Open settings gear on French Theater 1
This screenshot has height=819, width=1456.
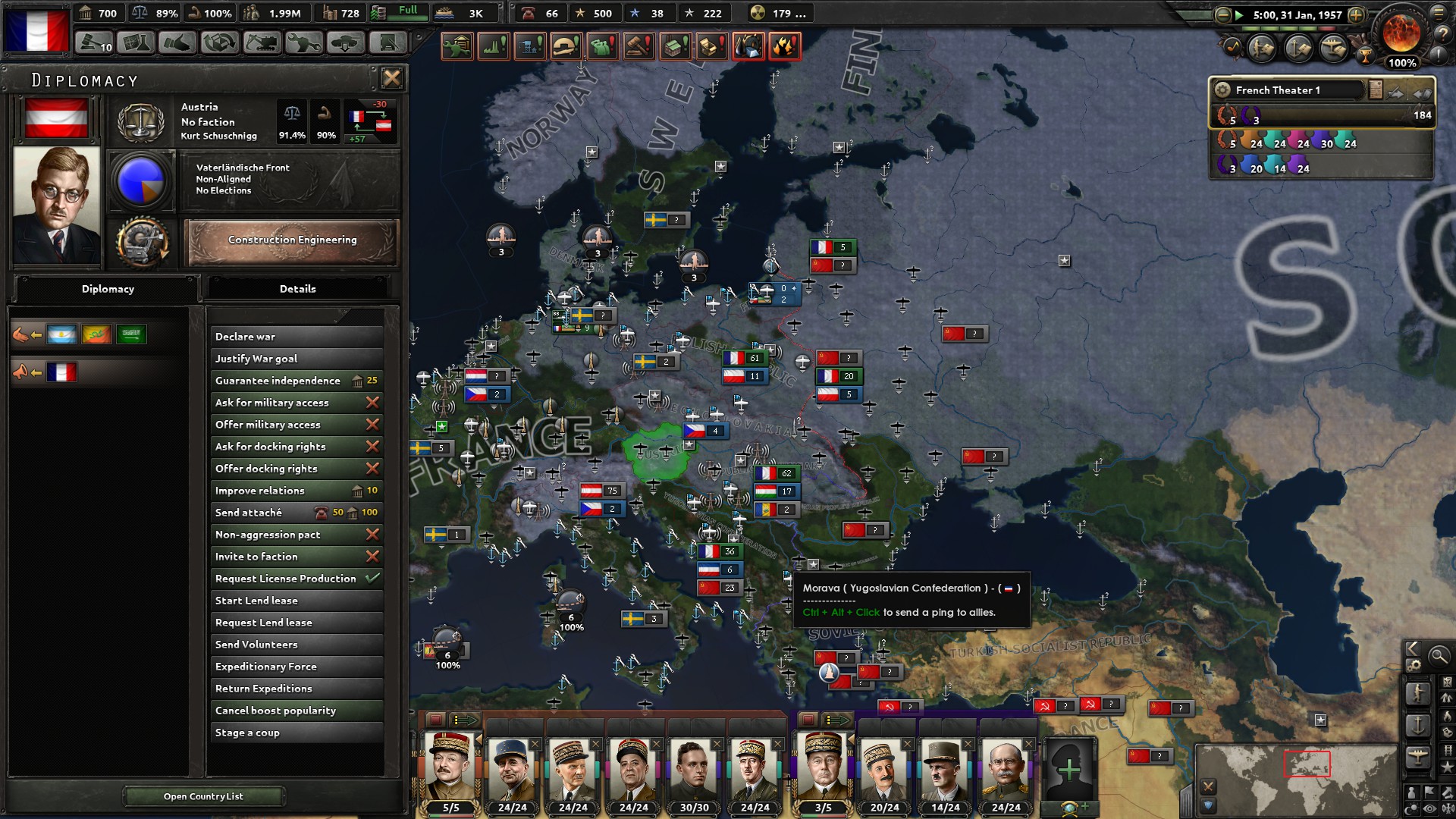pos(1223,89)
